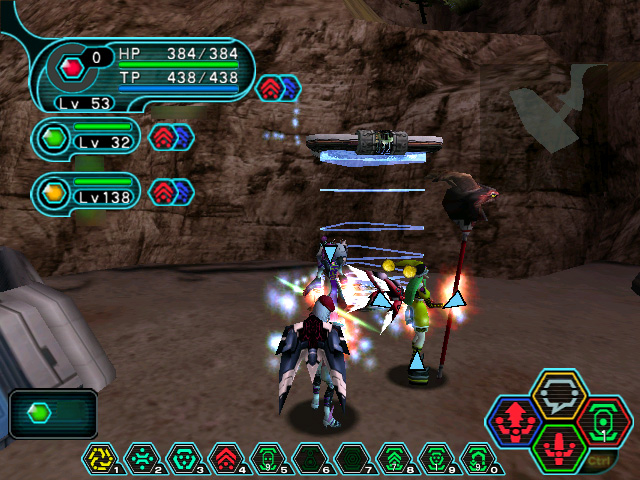
Task: Select the Lv 138 party member panel
Action: click(x=85, y=191)
